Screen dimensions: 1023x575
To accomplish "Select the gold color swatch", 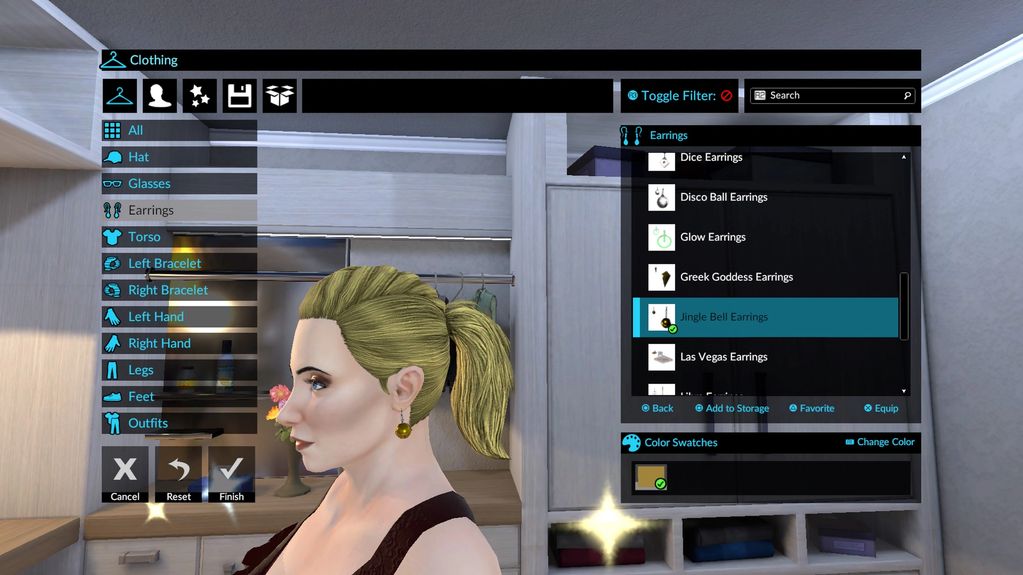I will point(649,478).
